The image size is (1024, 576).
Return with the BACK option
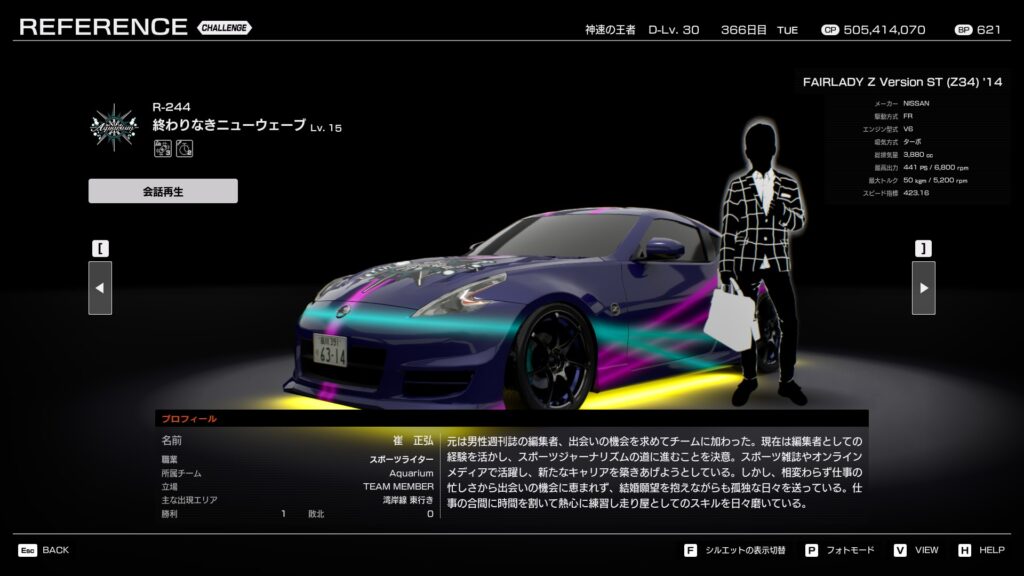point(44,550)
